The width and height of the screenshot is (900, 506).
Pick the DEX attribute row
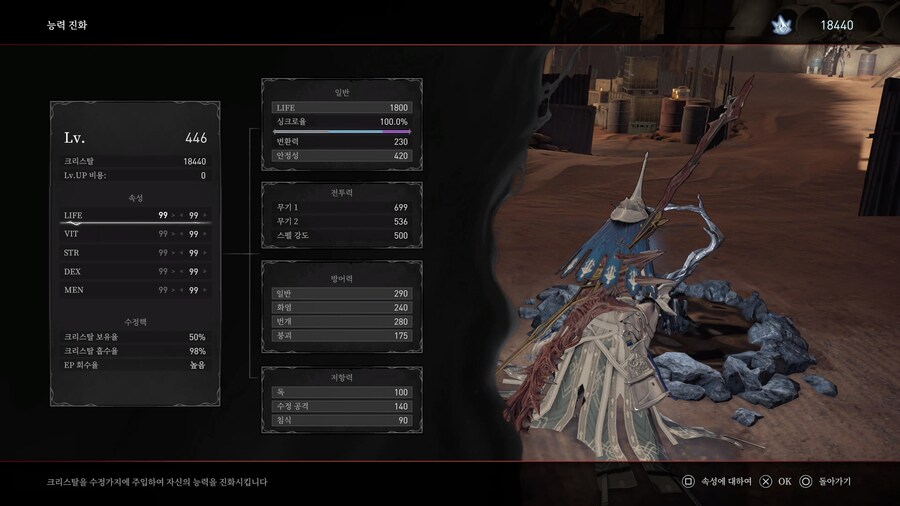click(x=133, y=271)
